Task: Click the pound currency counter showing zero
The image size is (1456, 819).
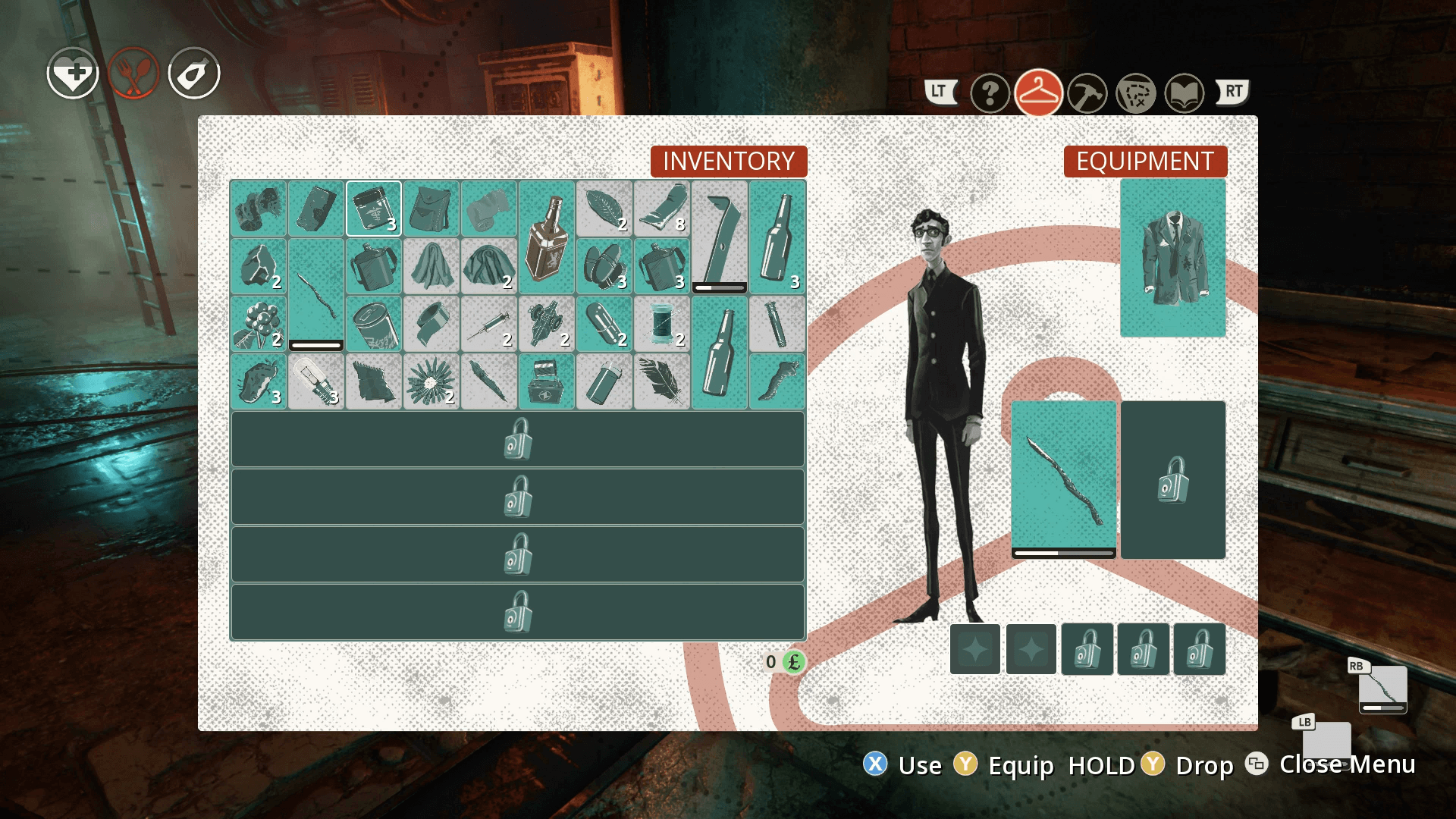Action: 781,663
